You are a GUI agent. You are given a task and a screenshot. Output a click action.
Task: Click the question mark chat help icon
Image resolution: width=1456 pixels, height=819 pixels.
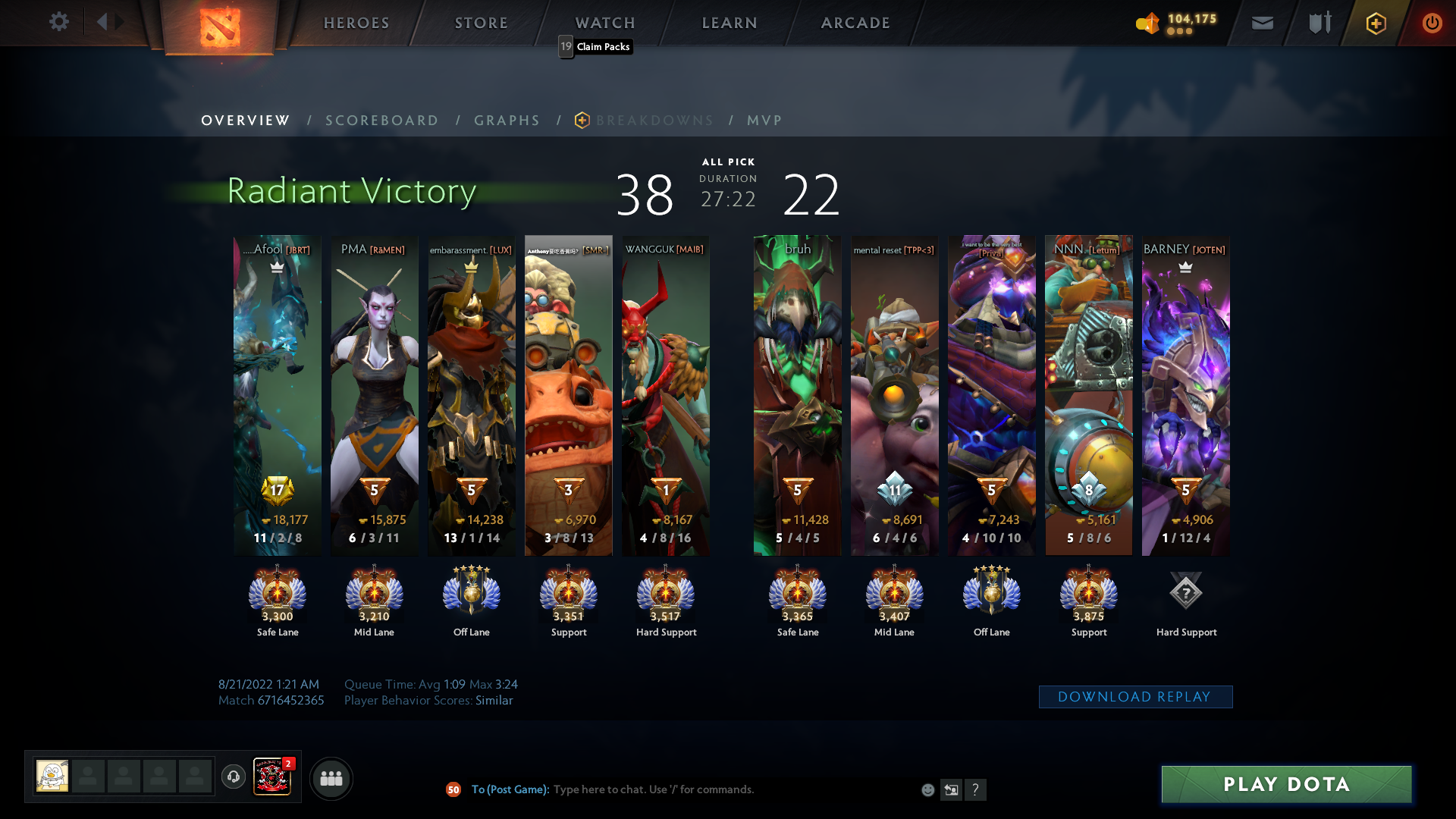tap(976, 789)
